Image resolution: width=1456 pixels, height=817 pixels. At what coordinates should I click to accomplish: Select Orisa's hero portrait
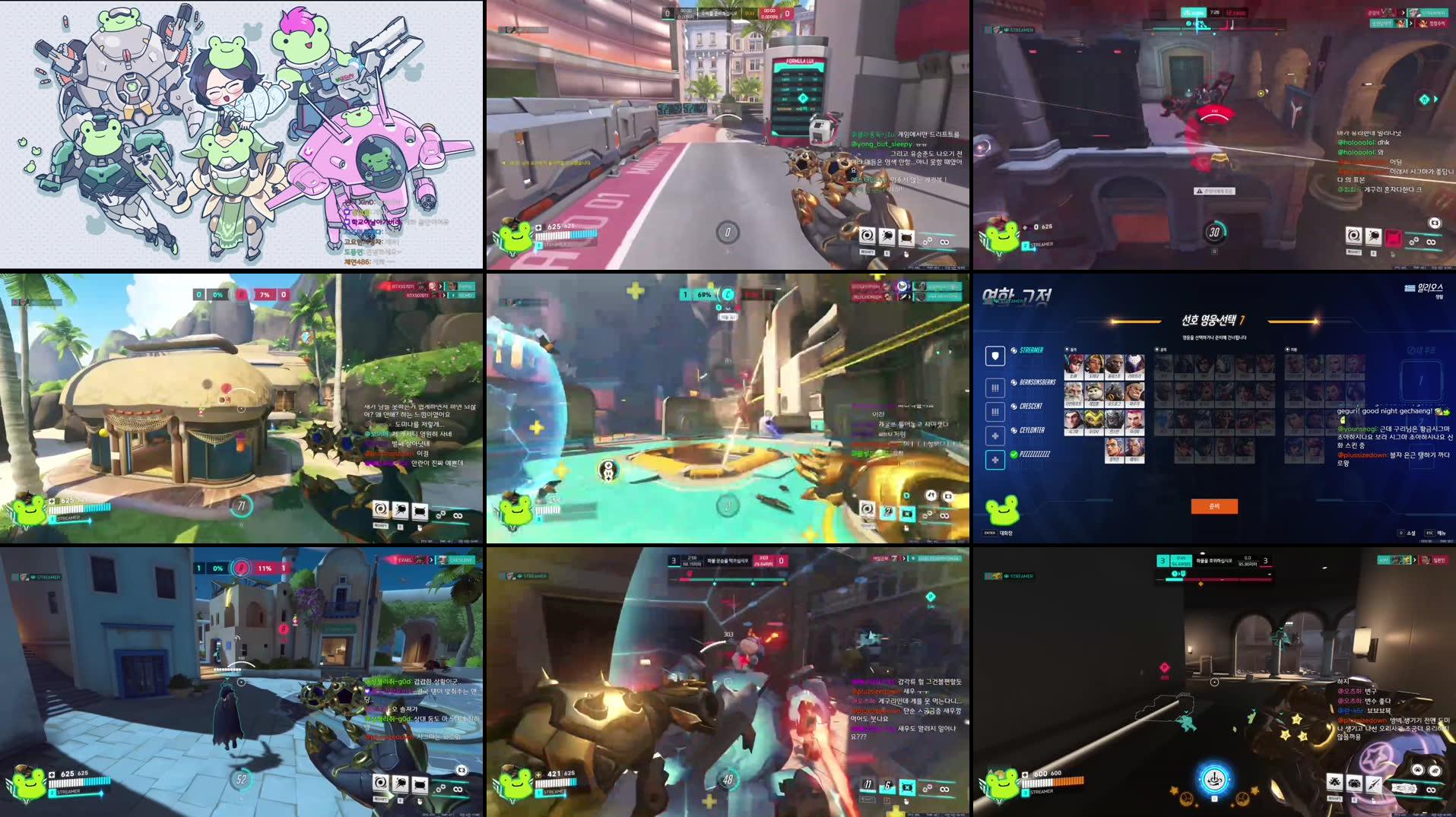click(x=1095, y=420)
